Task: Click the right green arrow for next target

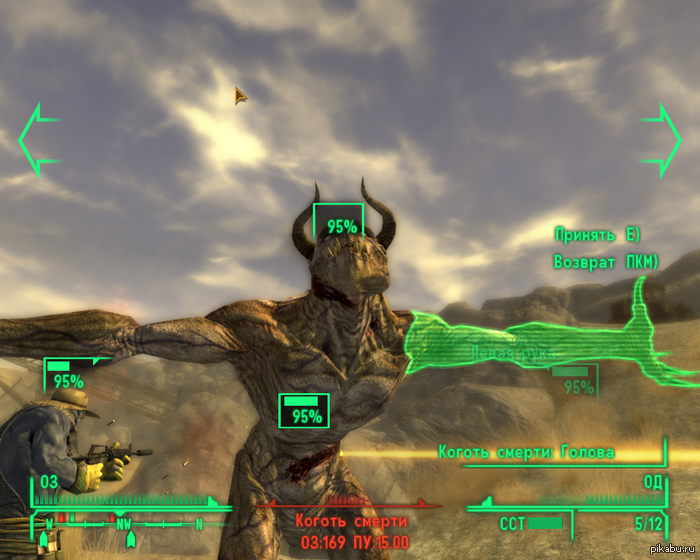Action: click(x=661, y=139)
